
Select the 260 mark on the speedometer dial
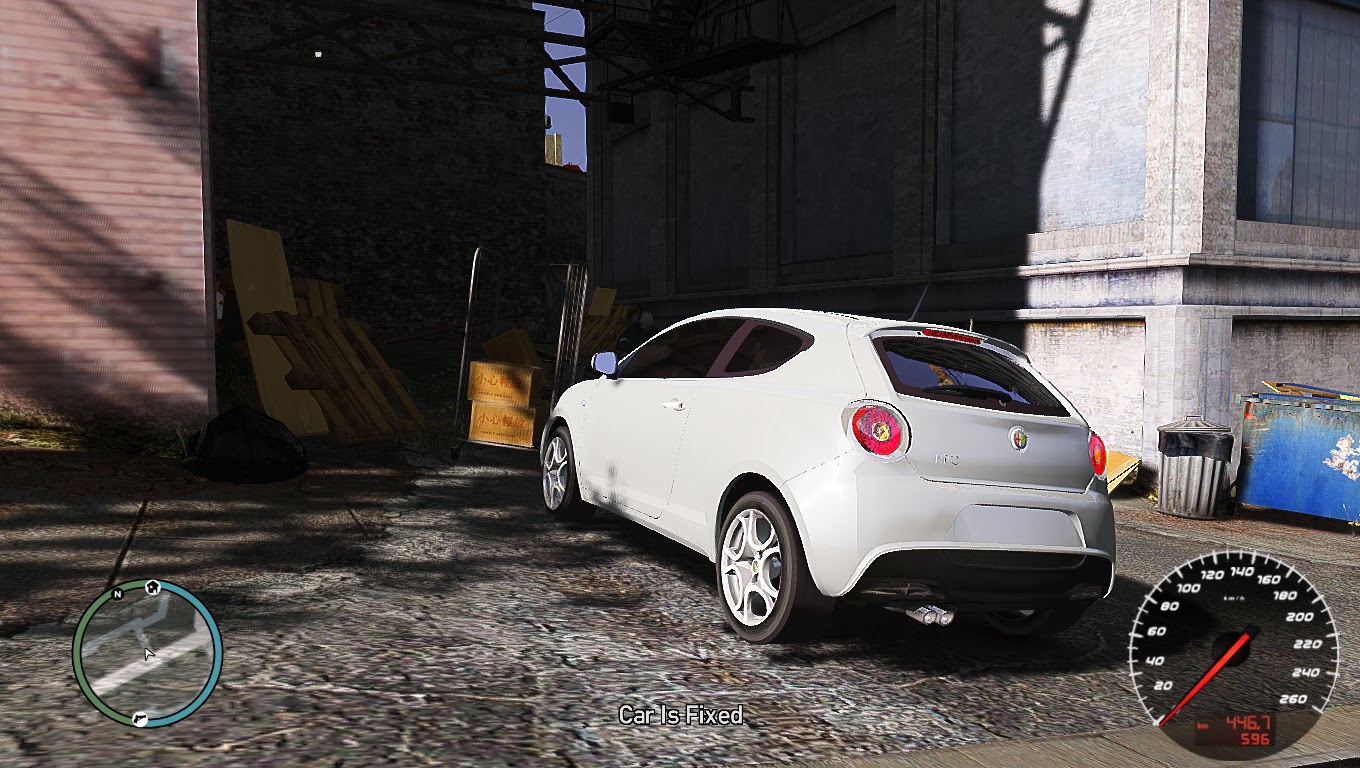point(1293,699)
